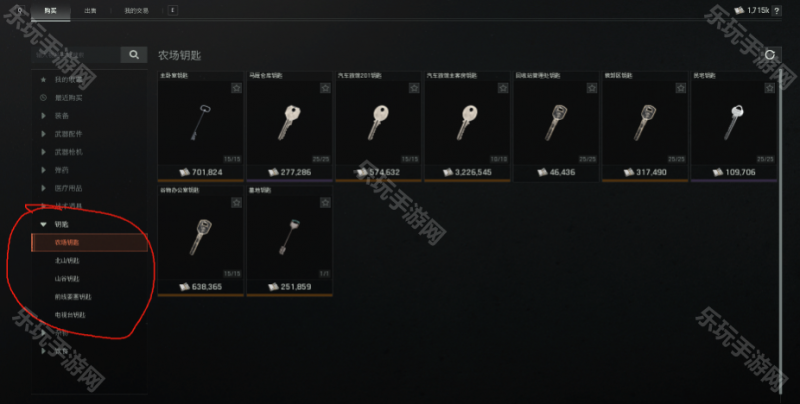Click the magnifying glass search button
This screenshot has width=800, height=404.
134,54
